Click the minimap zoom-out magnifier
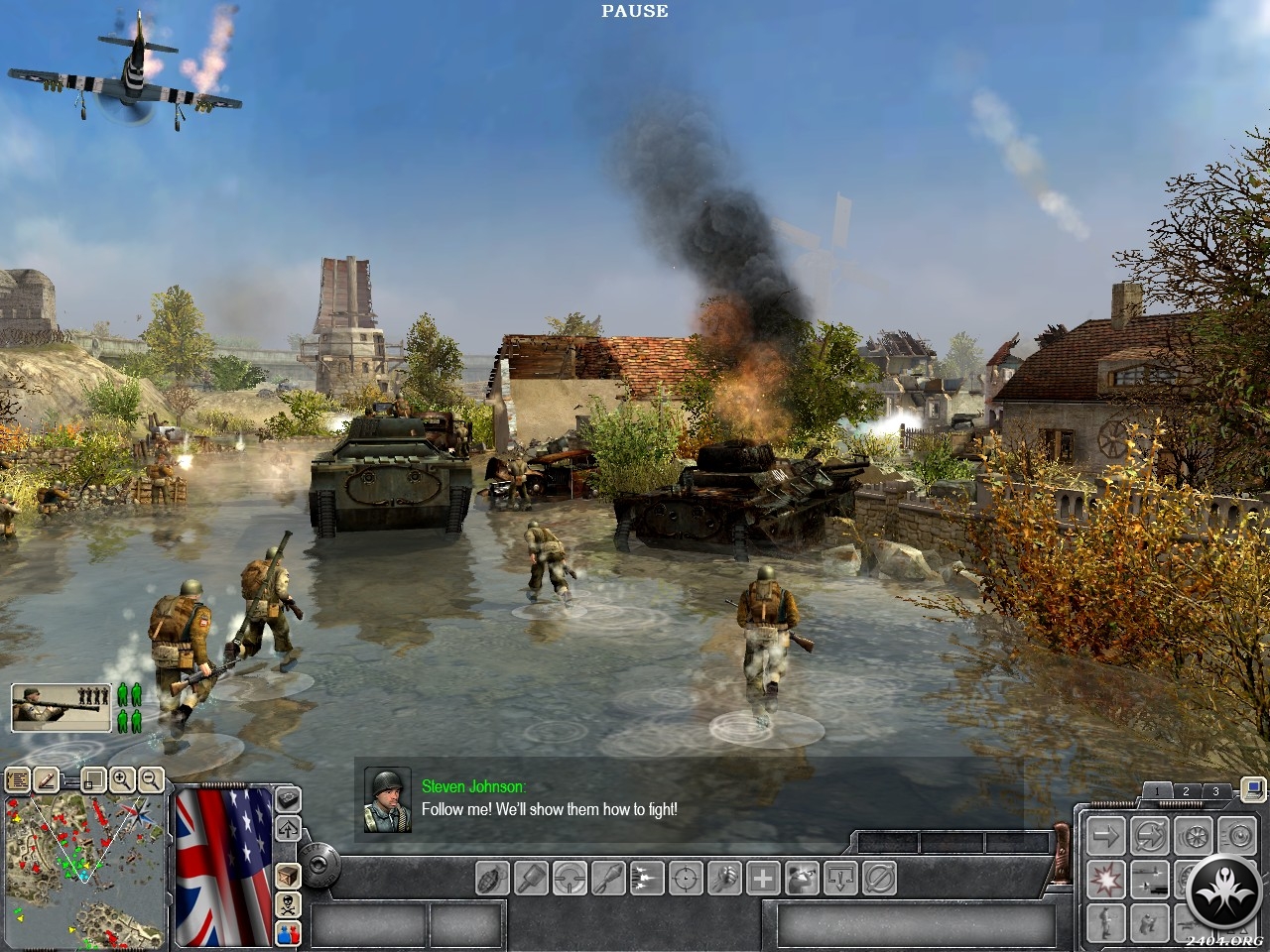This screenshot has width=1270, height=952. (151, 779)
